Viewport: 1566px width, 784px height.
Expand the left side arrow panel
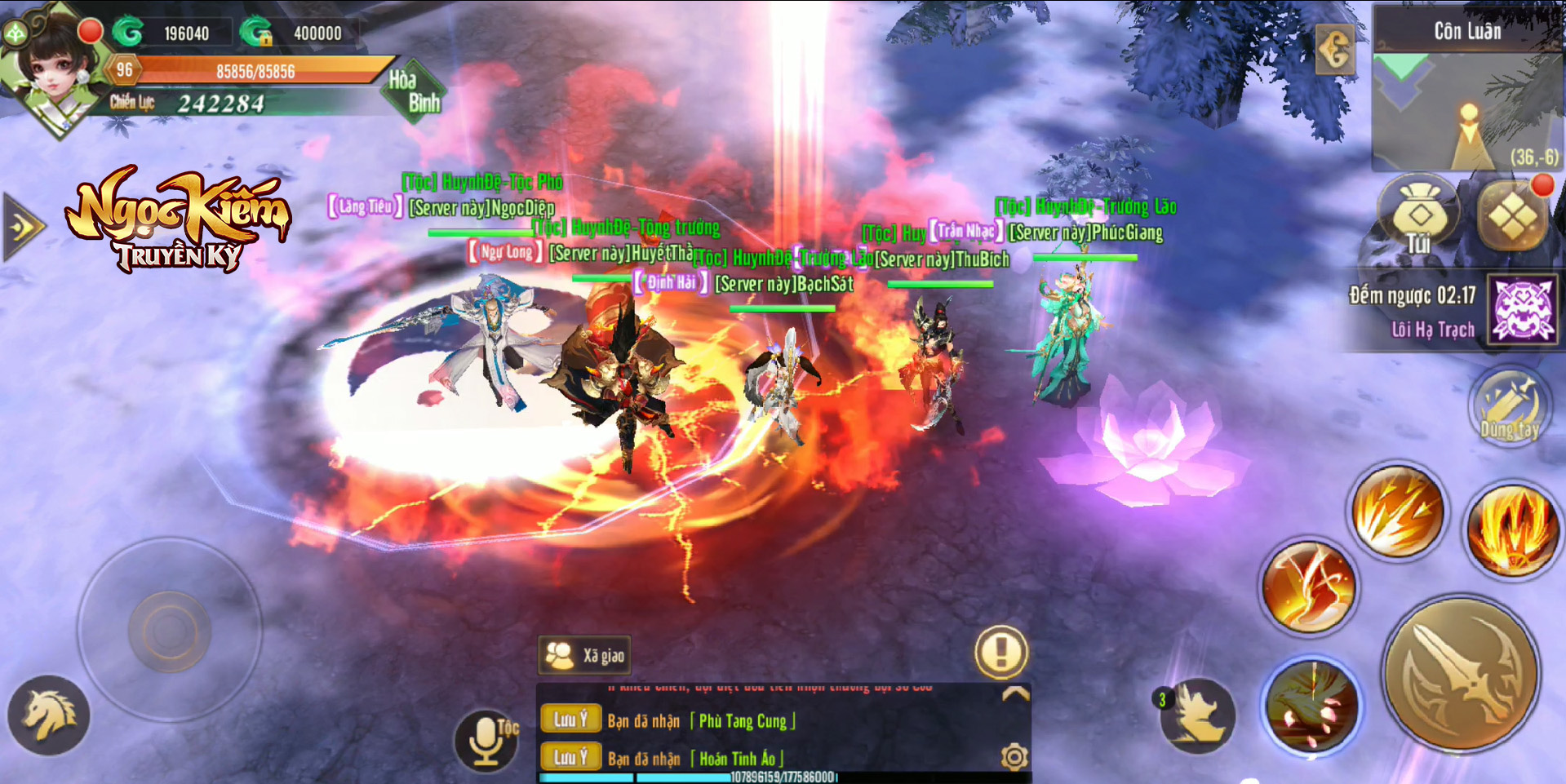(x=22, y=227)
